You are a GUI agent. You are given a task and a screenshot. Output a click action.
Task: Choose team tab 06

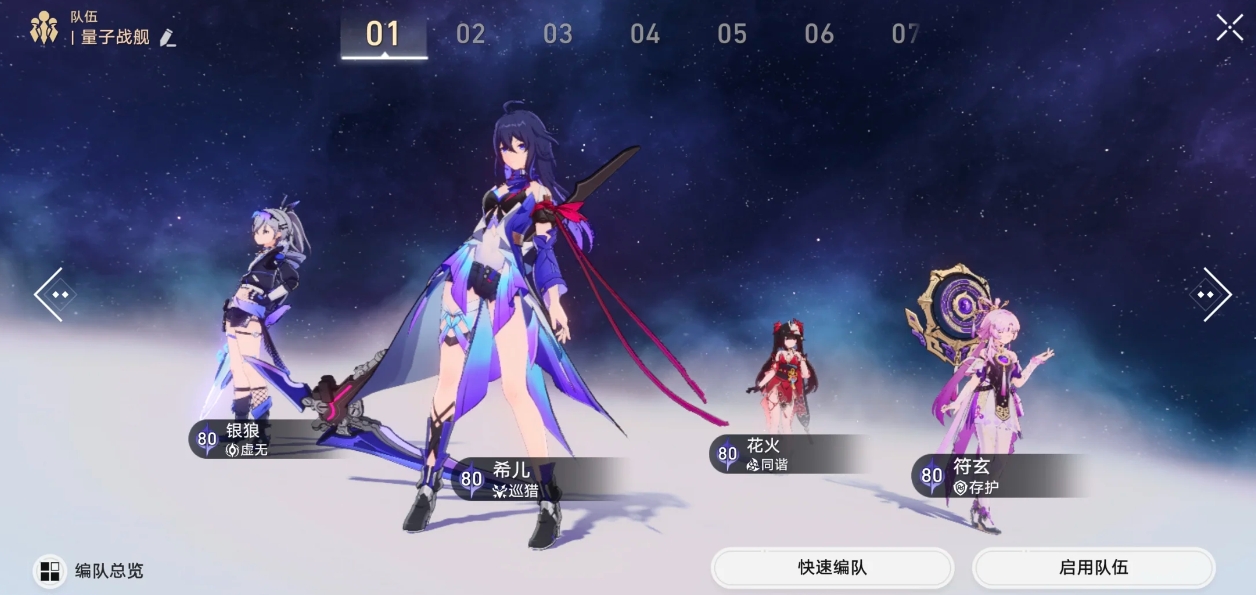pyautogui.click(x=818, y=34)
